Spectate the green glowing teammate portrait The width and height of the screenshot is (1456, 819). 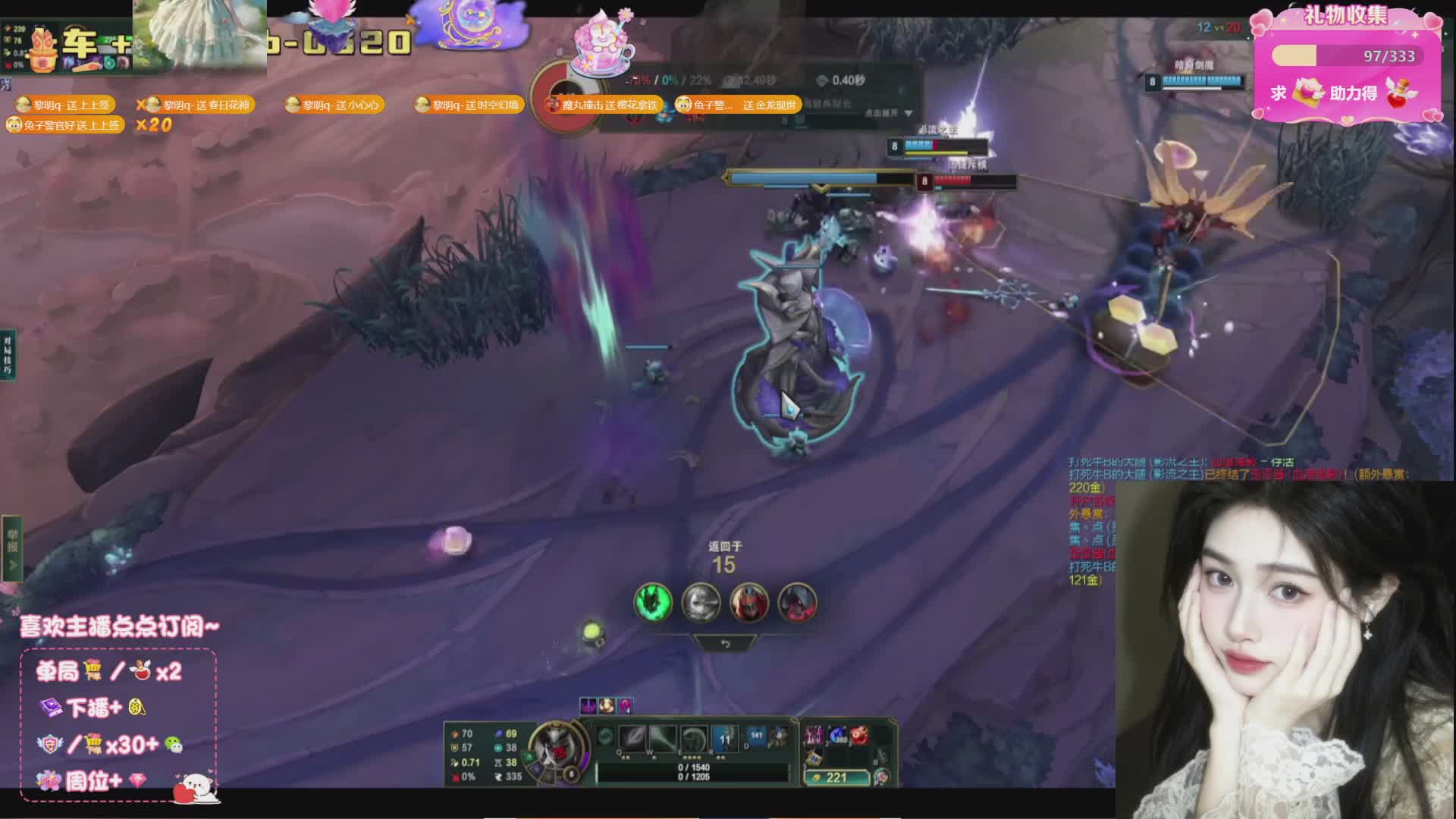coord(652,603)
